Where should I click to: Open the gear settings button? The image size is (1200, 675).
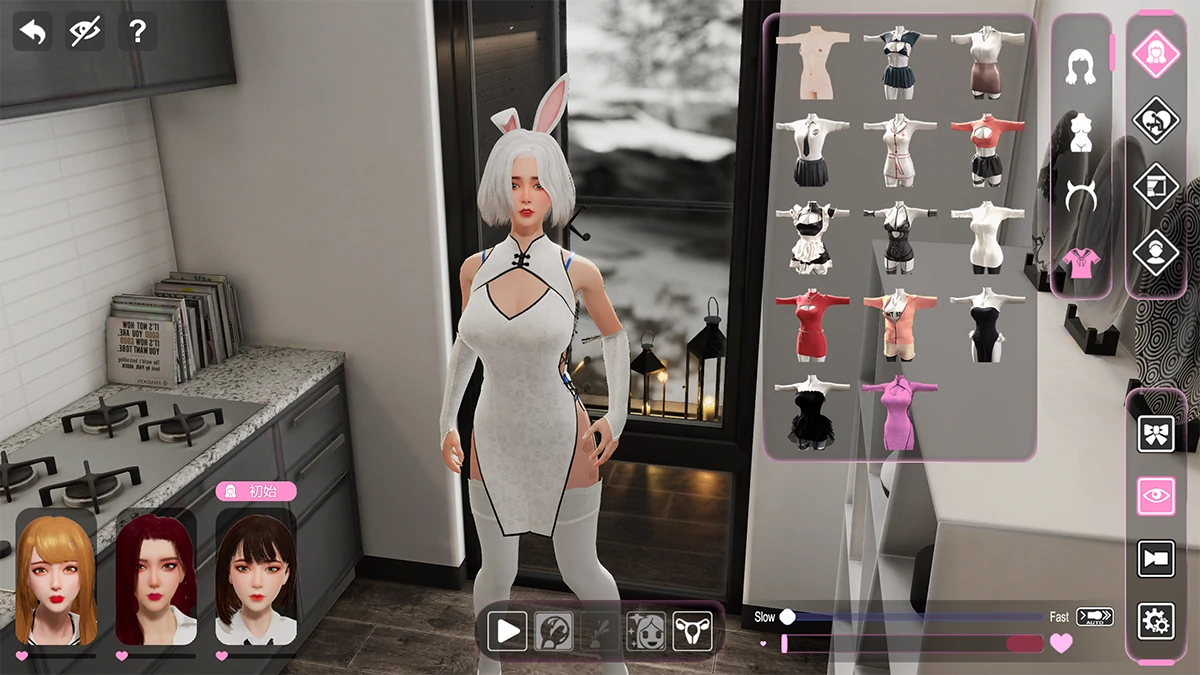pyautogui.click(x=1156, y=621)
